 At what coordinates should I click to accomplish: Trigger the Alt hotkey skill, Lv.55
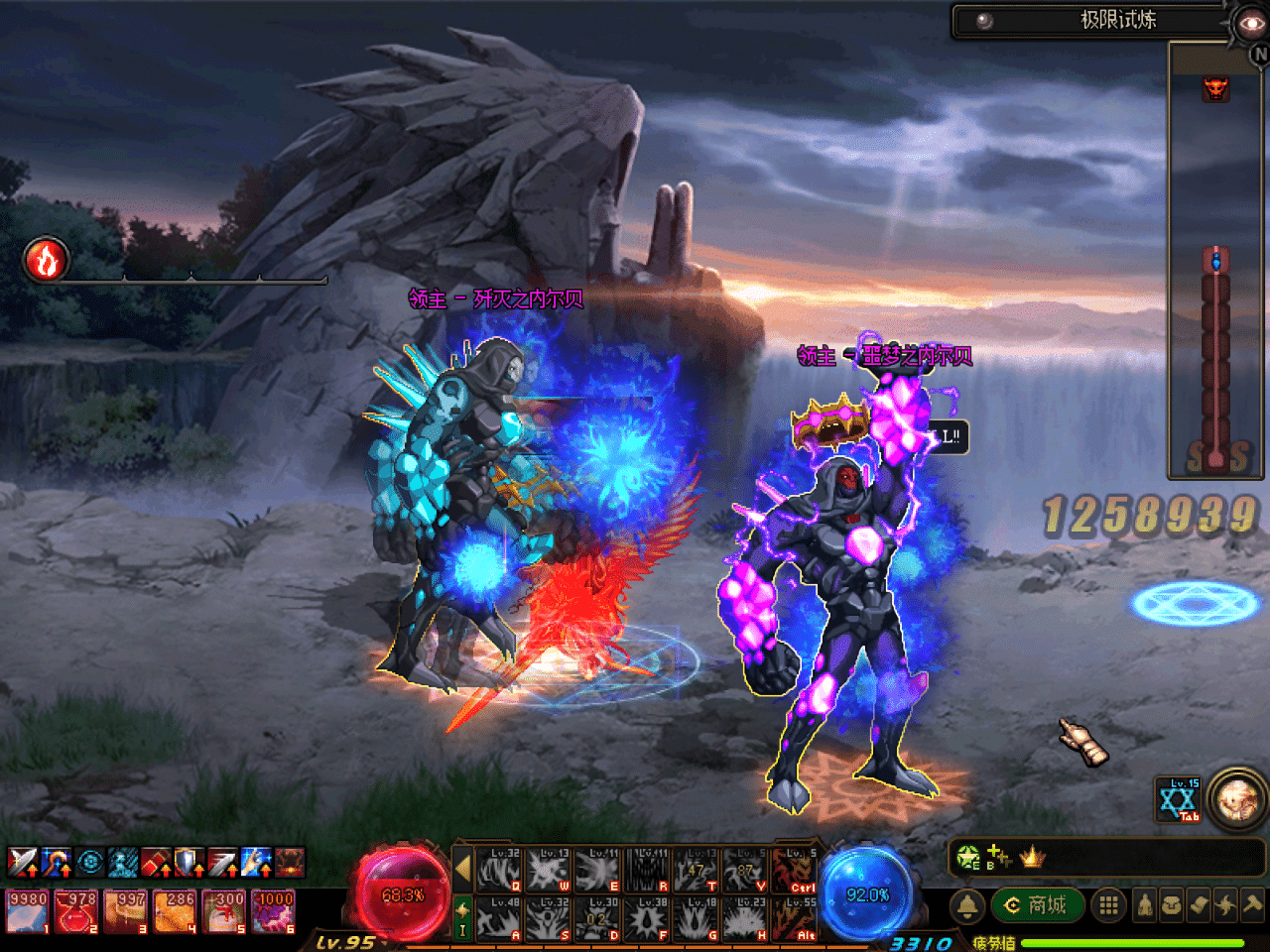pyautogui.click(x=795, y=919)
